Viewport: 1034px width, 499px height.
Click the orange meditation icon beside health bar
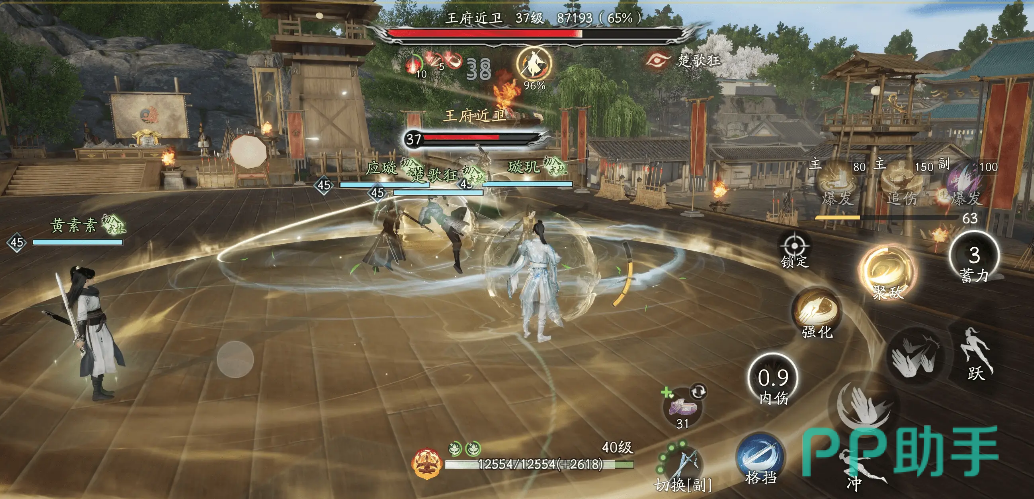(426, 462)
